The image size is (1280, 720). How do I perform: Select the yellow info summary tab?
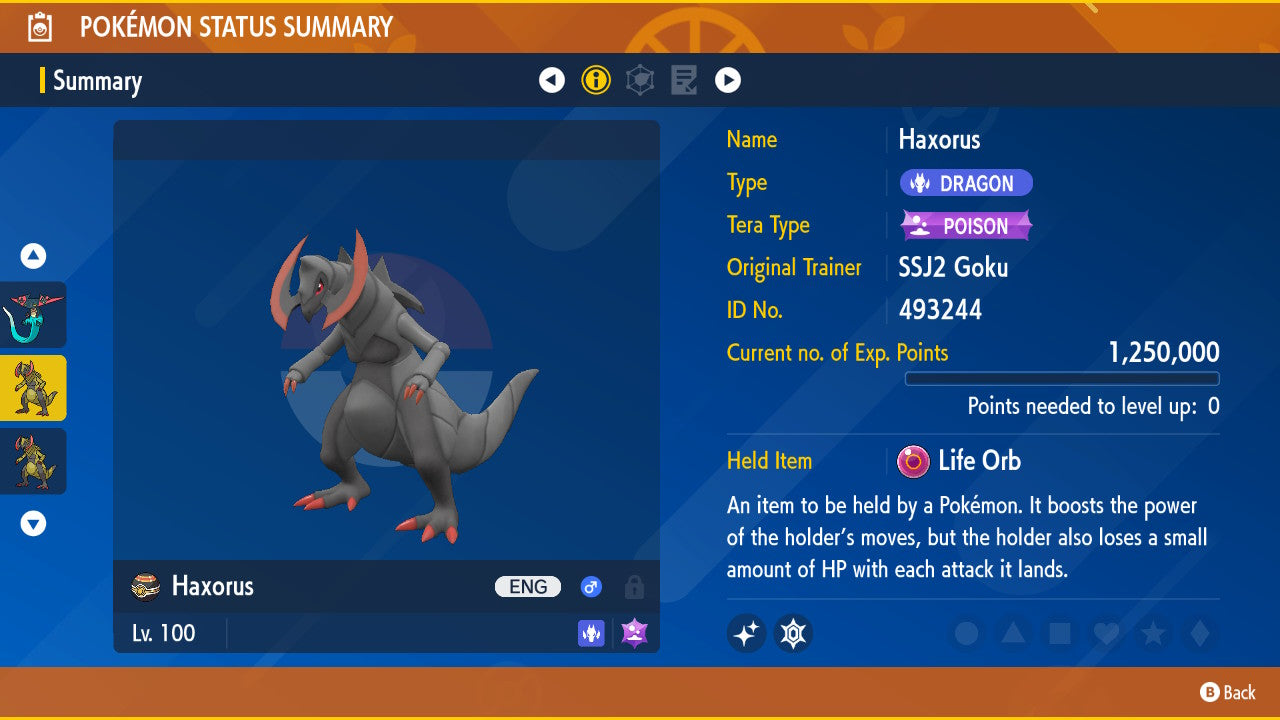[596, 80]
